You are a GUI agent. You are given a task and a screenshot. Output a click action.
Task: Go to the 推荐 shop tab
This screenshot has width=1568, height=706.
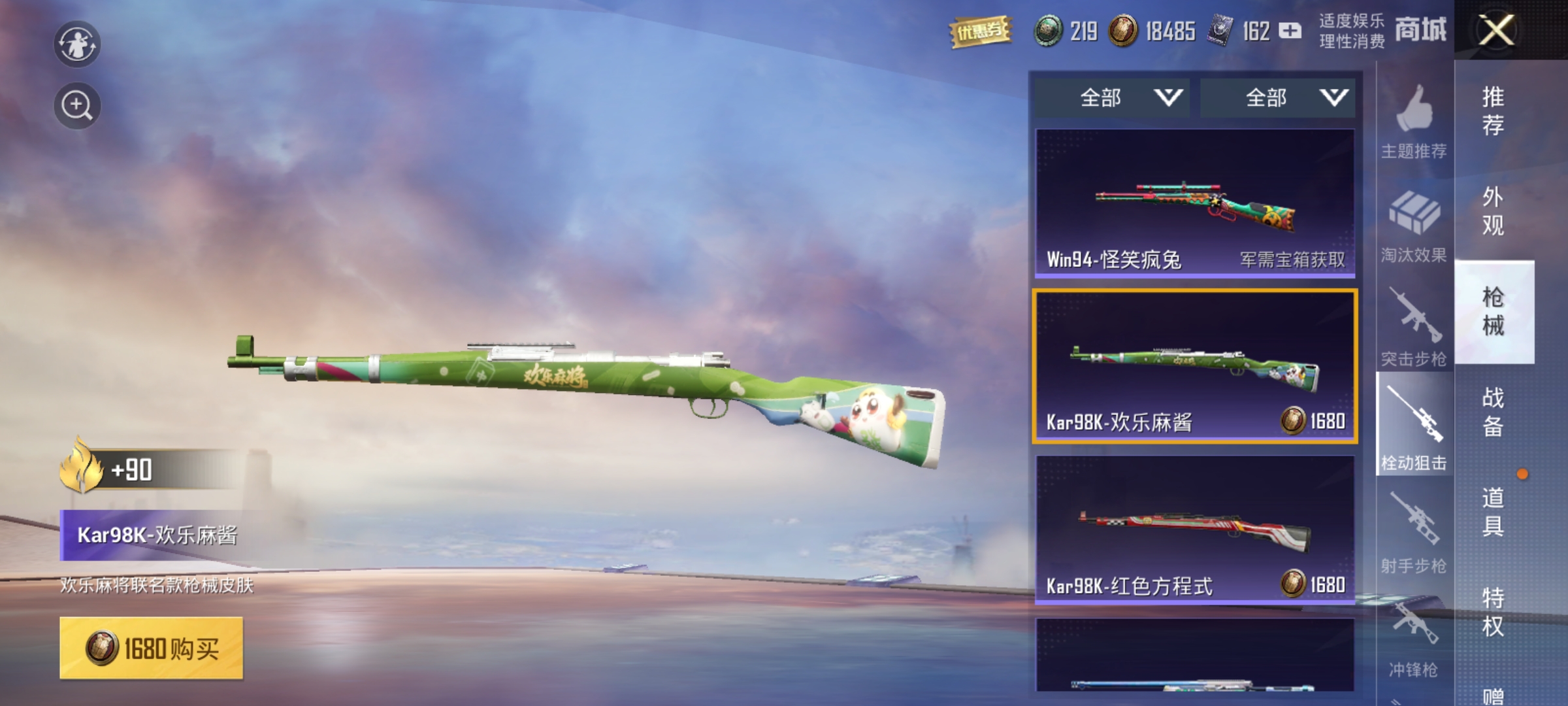tap(1494, 110)
